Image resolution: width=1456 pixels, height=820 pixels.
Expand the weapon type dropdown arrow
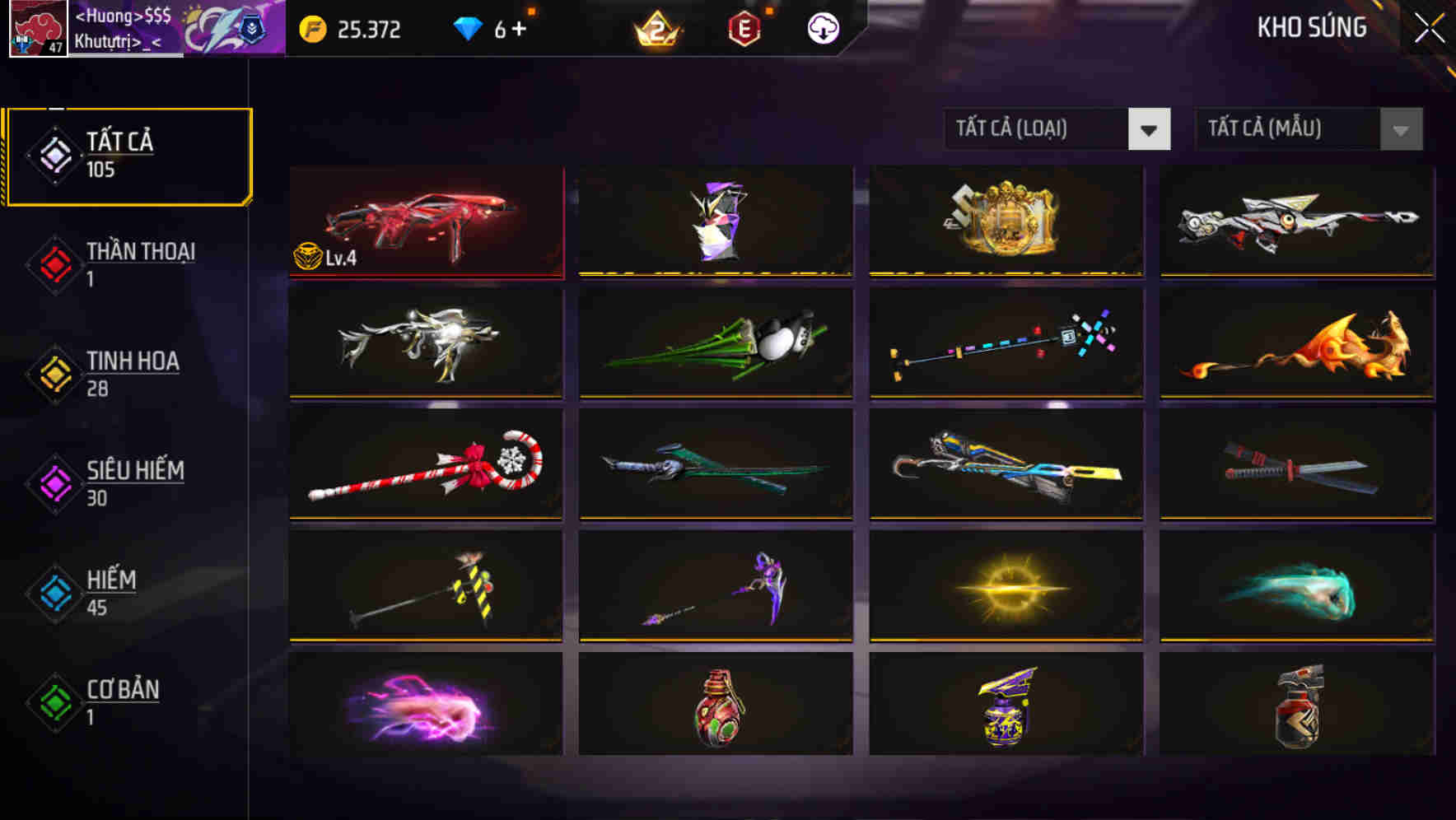click(1150, 130)
